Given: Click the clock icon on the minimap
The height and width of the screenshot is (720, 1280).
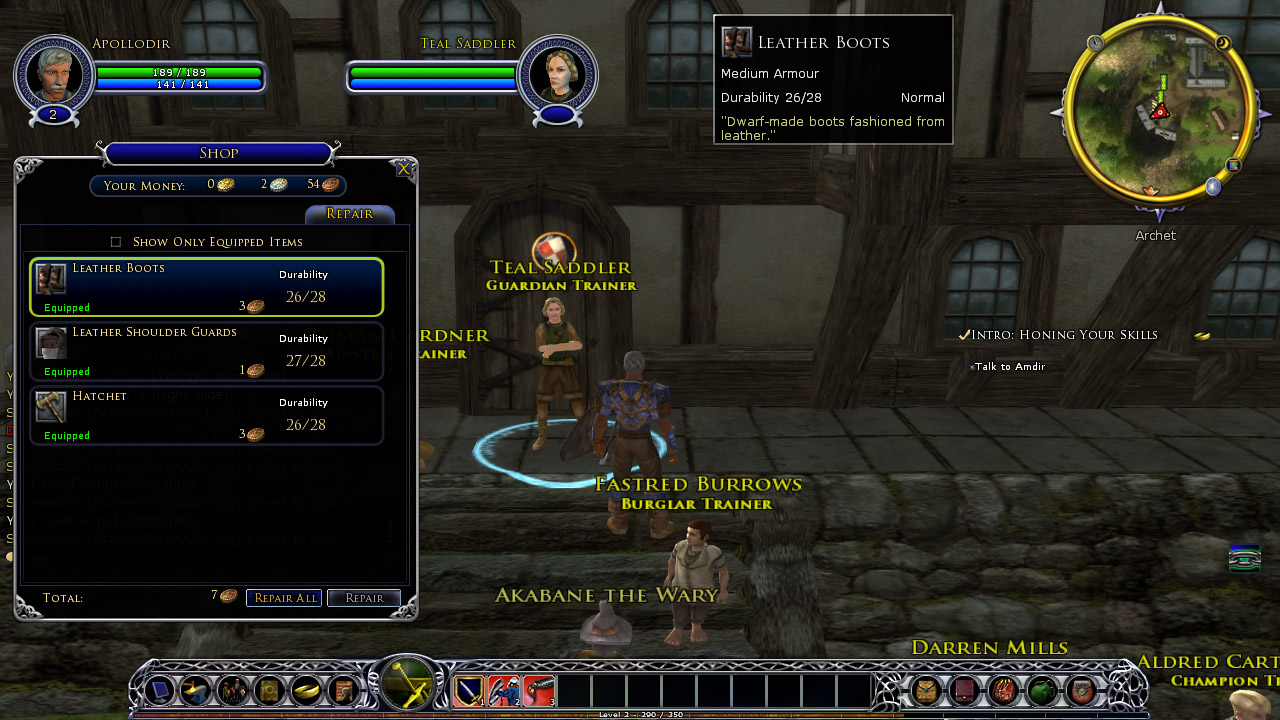Looking at the screenshot, I should coord(1095,43).
